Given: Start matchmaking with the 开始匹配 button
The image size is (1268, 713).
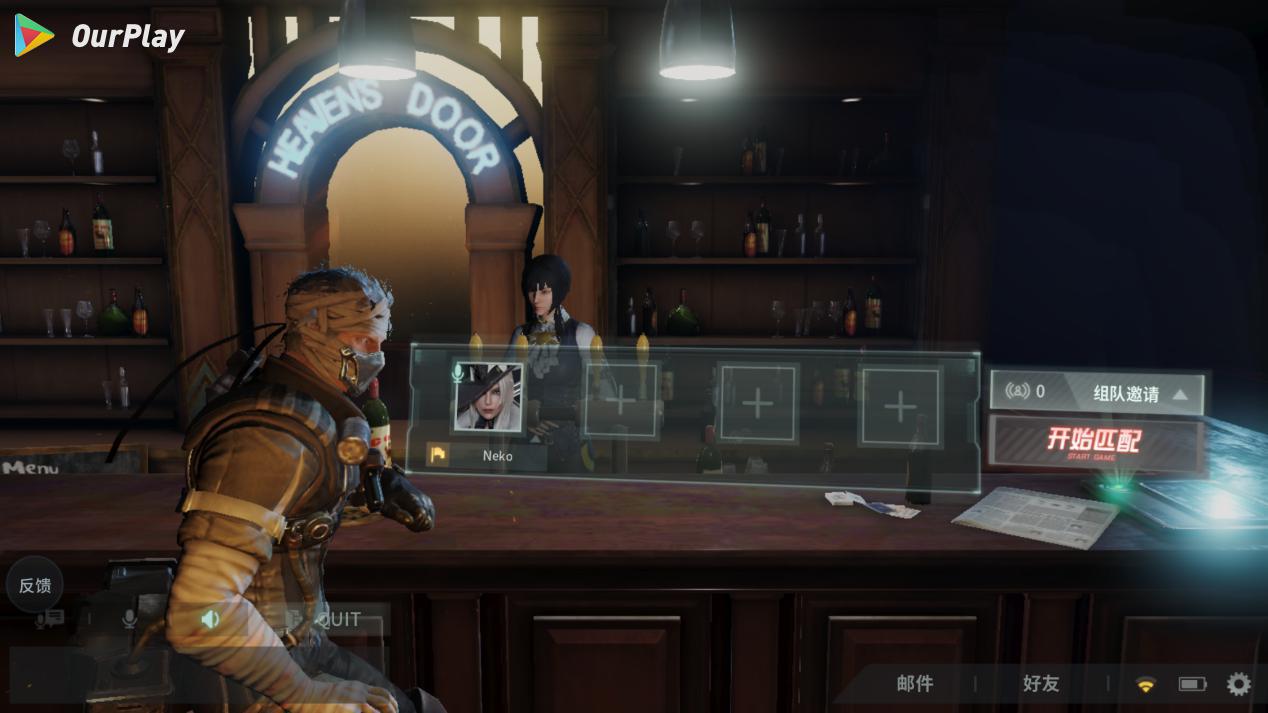Looking at the screenshot, I should point(1094,442).
